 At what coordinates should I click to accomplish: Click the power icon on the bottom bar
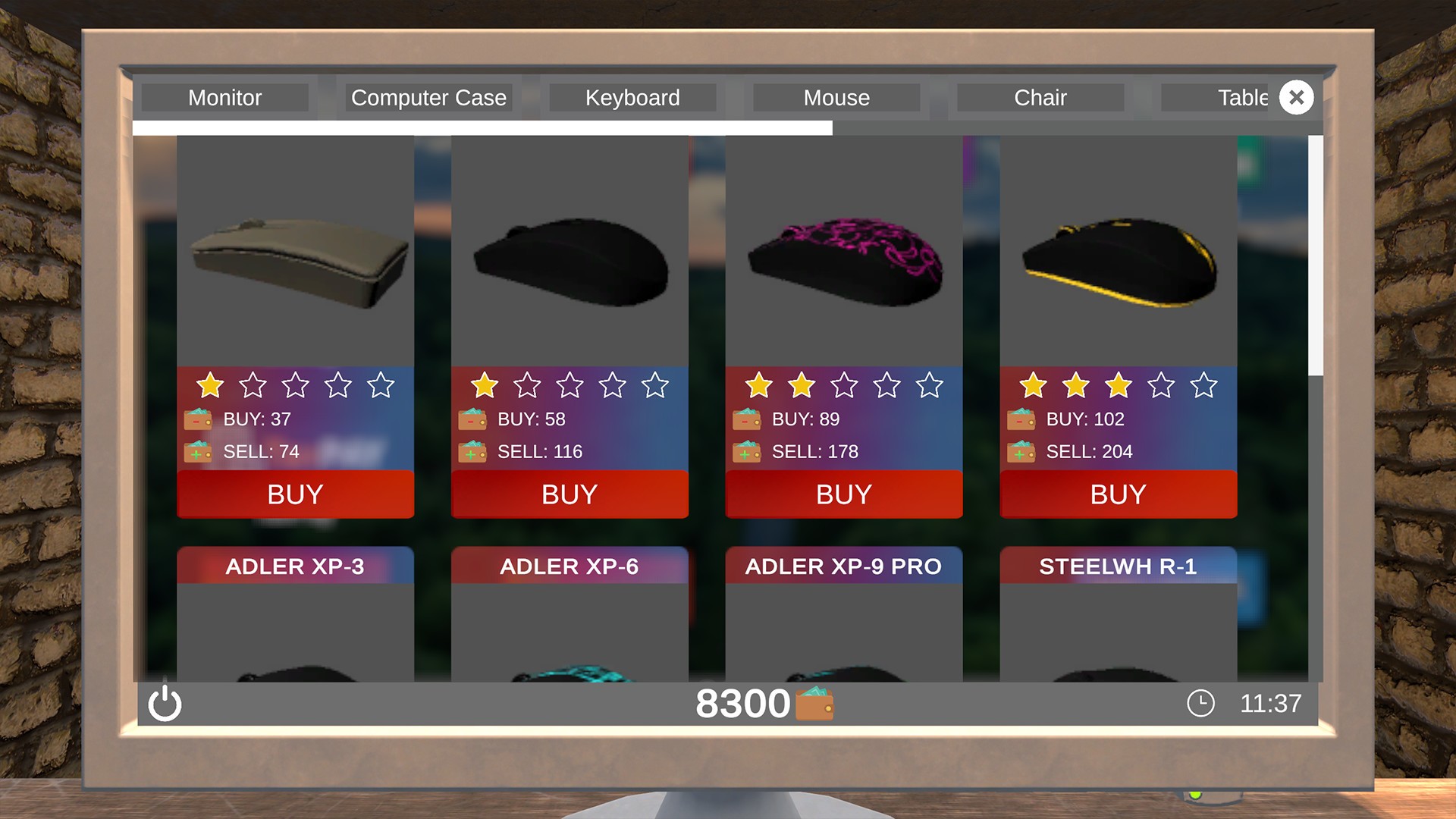point(165,704)
